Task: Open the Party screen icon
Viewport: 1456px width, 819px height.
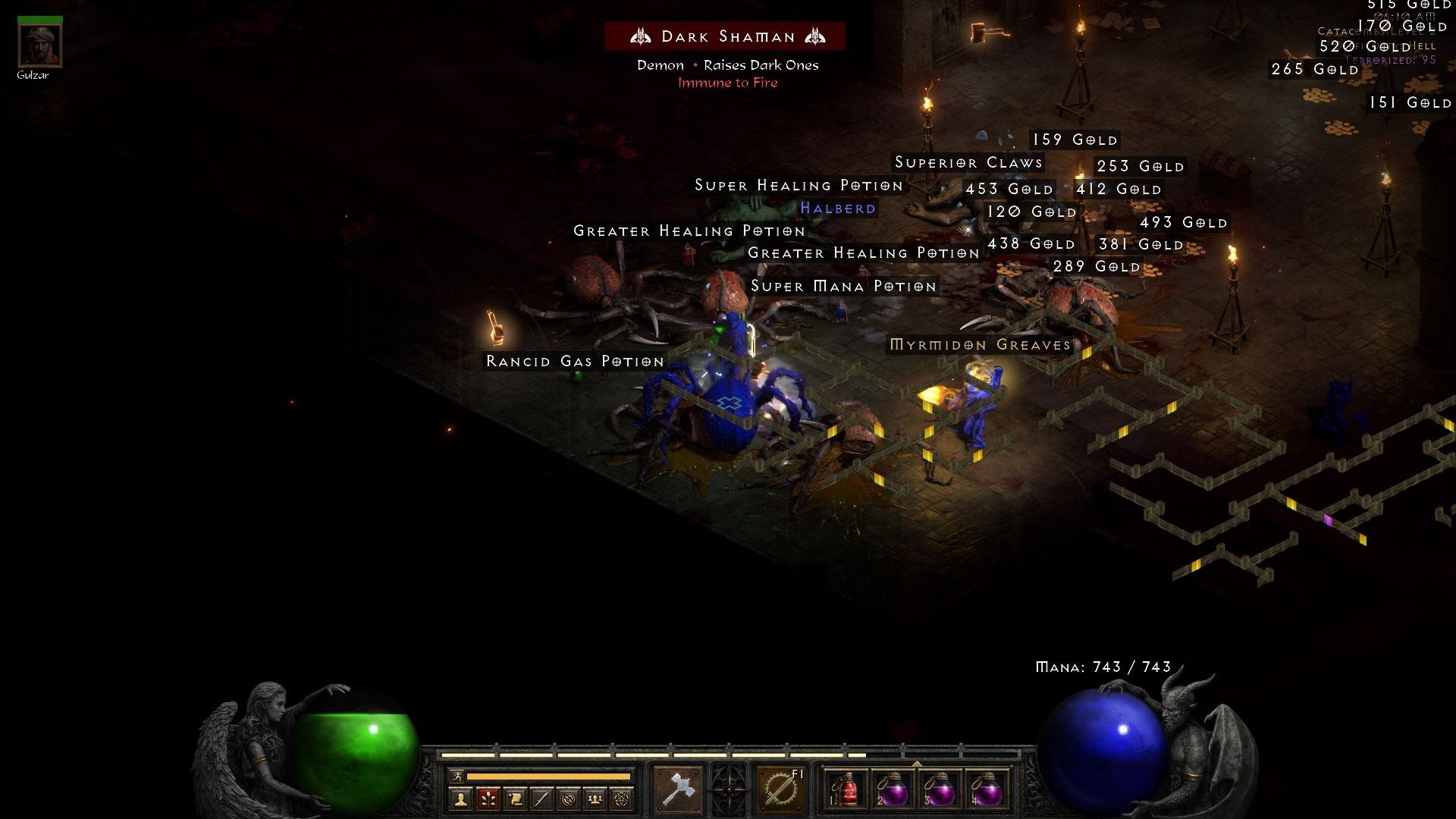Action: (596, 797)
